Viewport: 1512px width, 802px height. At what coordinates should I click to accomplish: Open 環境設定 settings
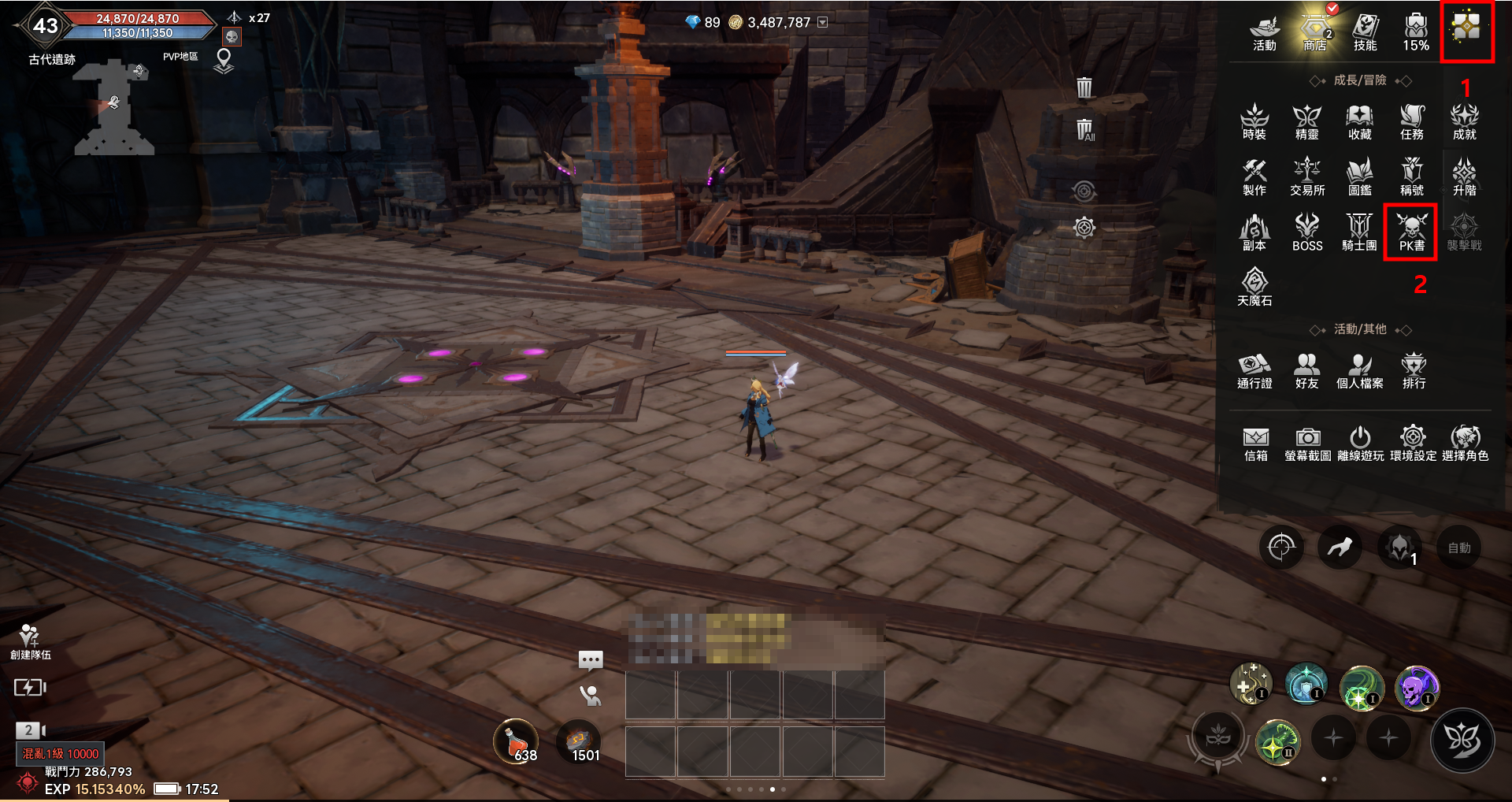(x=1413, y=444)
